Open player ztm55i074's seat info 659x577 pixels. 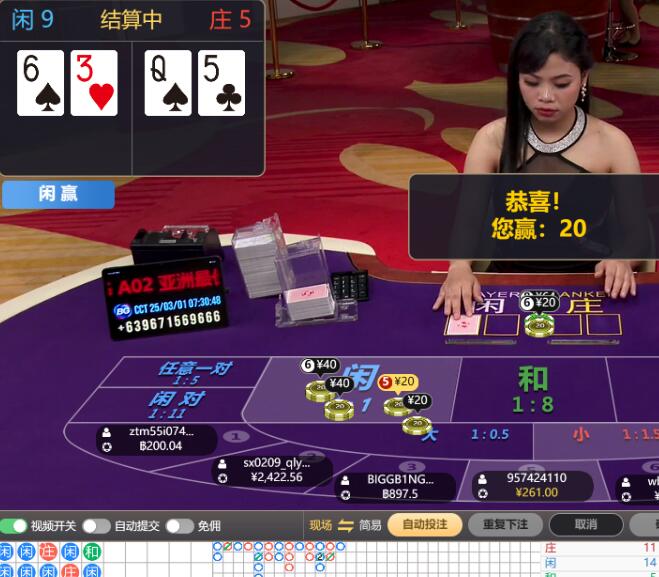tap(156, 439)
